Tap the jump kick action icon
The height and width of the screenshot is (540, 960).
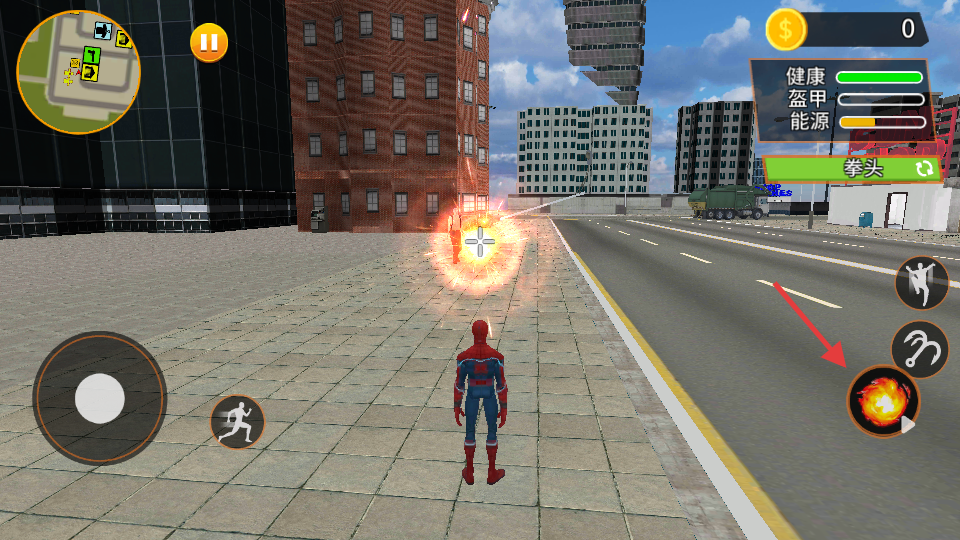pyautogui.click(x=921, y=283)
